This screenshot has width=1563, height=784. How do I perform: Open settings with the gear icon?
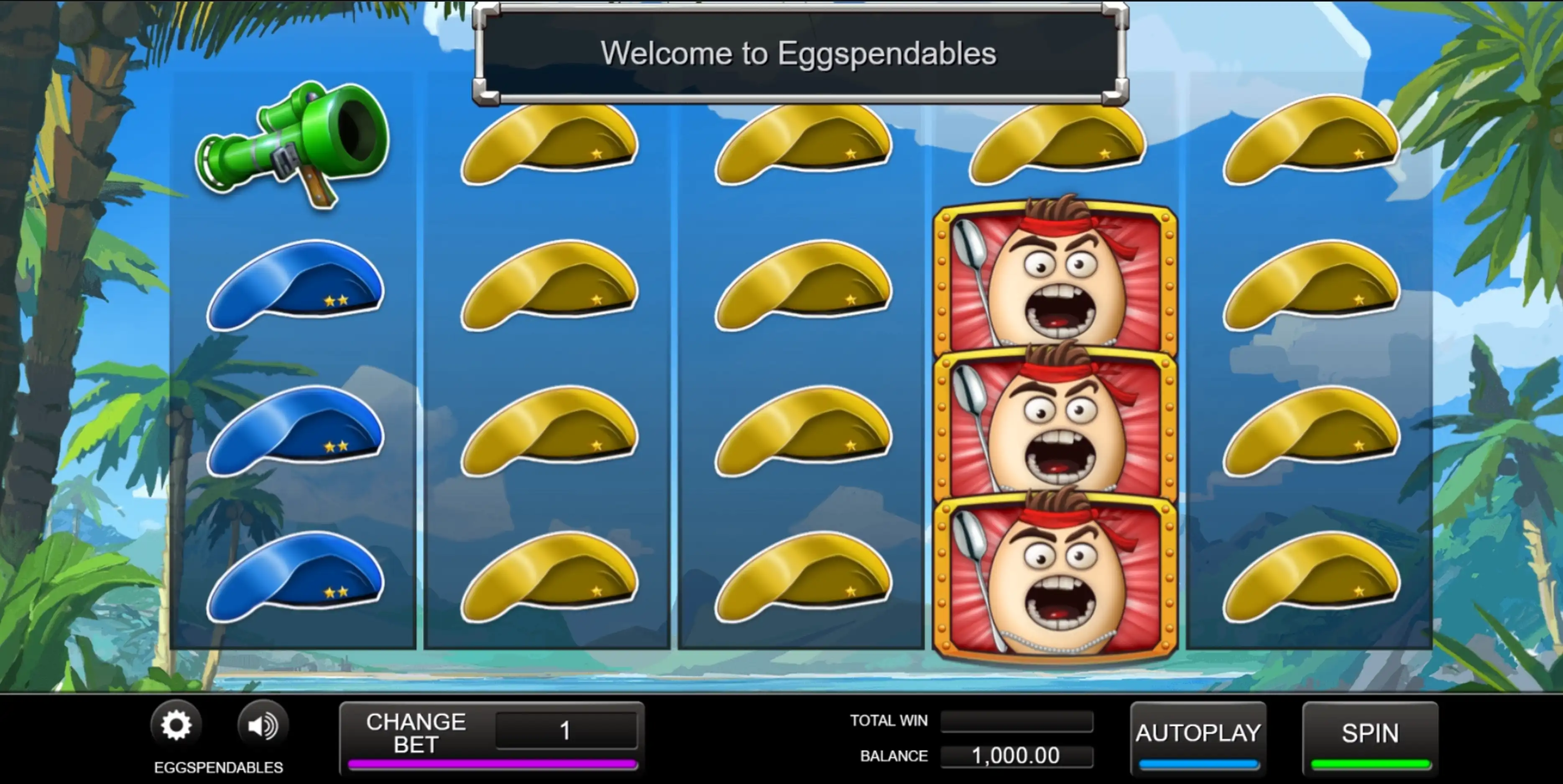coord(176,725)
